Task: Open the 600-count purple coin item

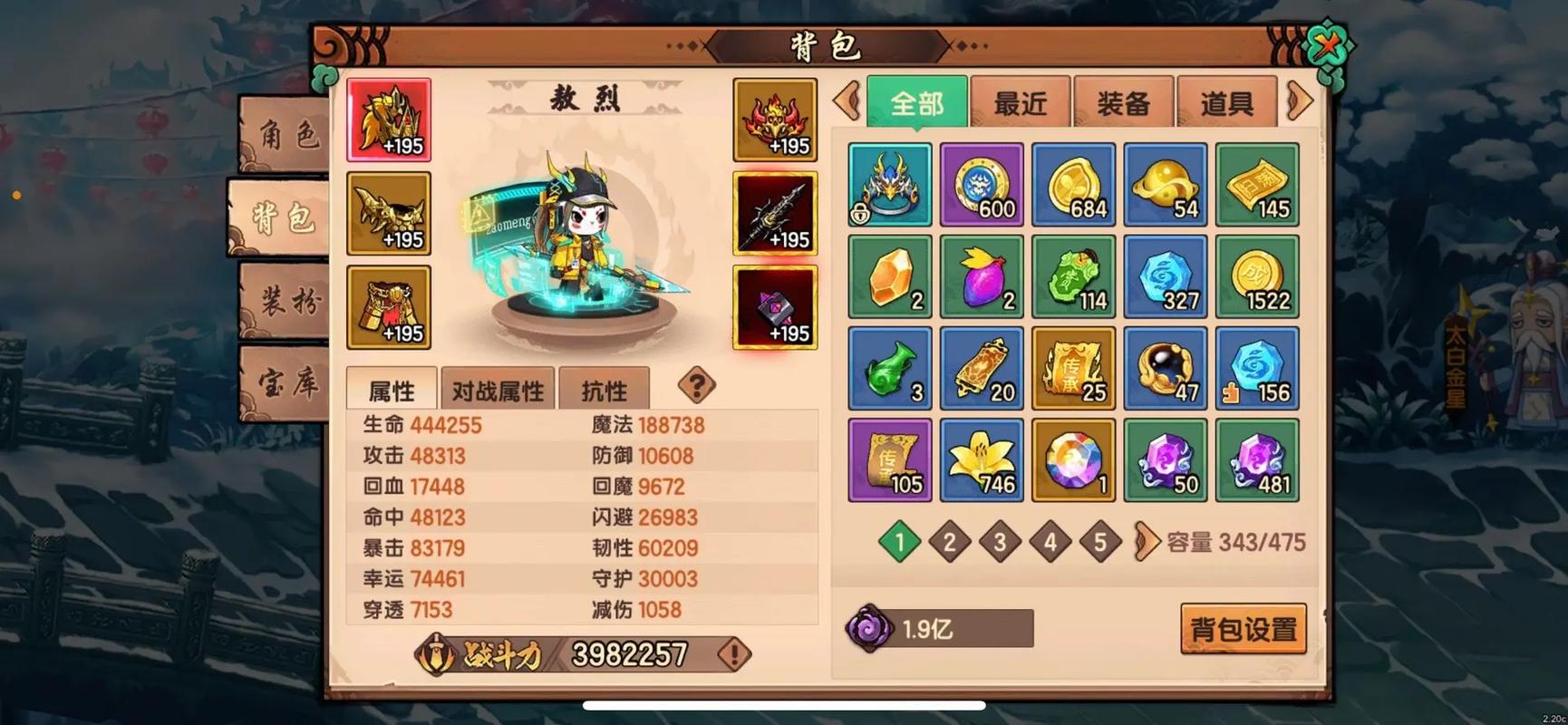Action: [982, 184]
